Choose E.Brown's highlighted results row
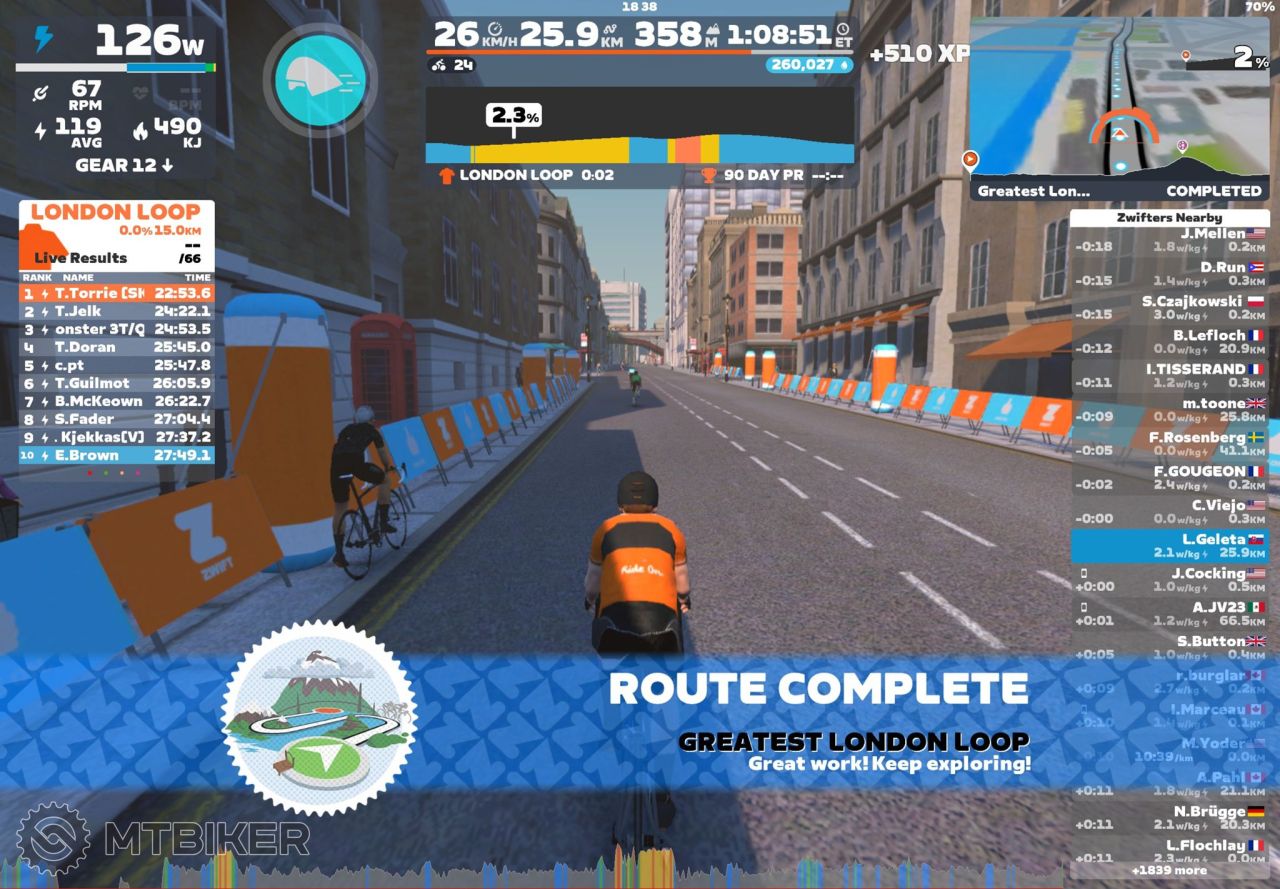 pos(117,455)
